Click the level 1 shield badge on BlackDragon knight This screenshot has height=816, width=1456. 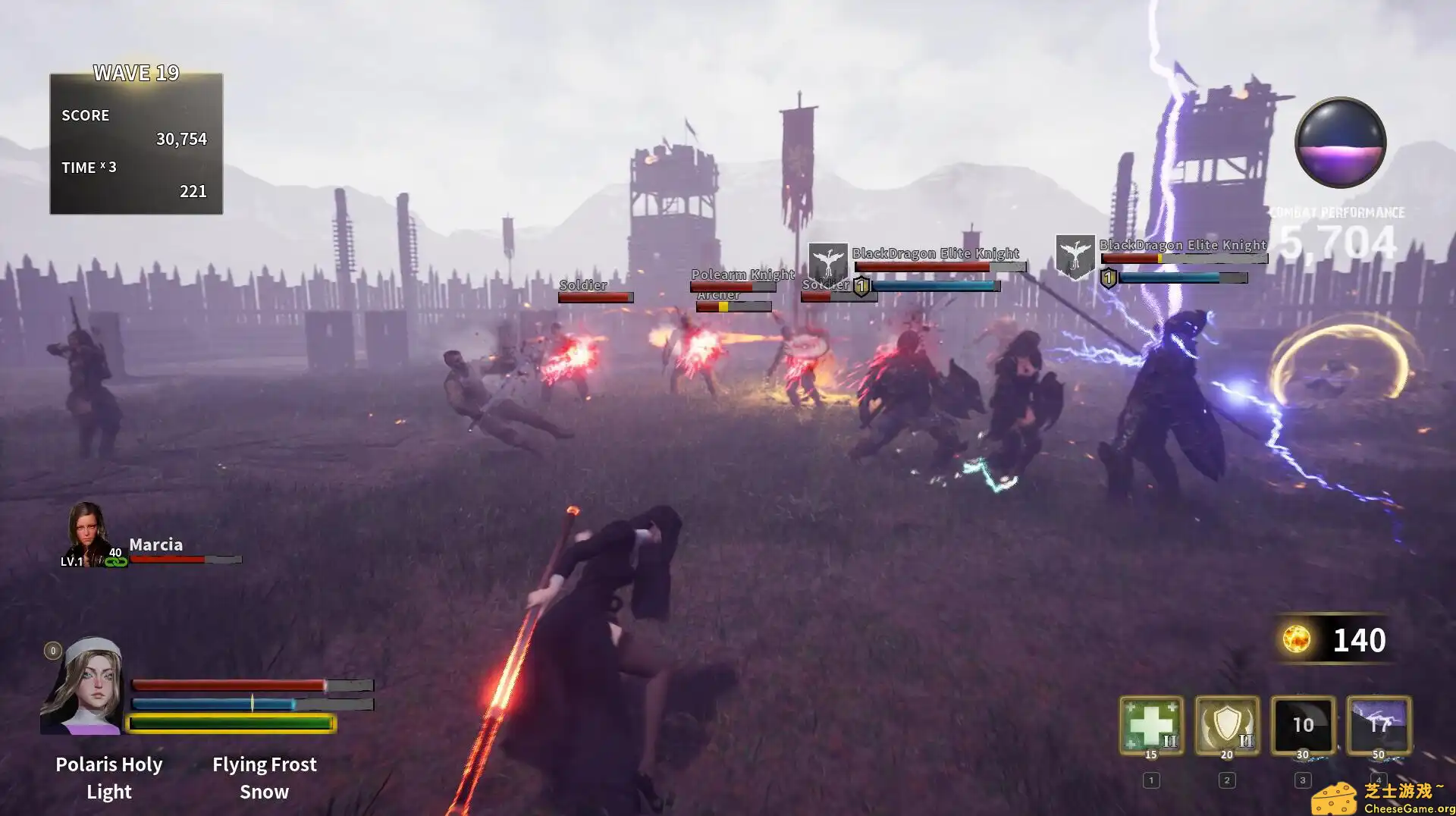pyautogui.click(x=861, y=286)
